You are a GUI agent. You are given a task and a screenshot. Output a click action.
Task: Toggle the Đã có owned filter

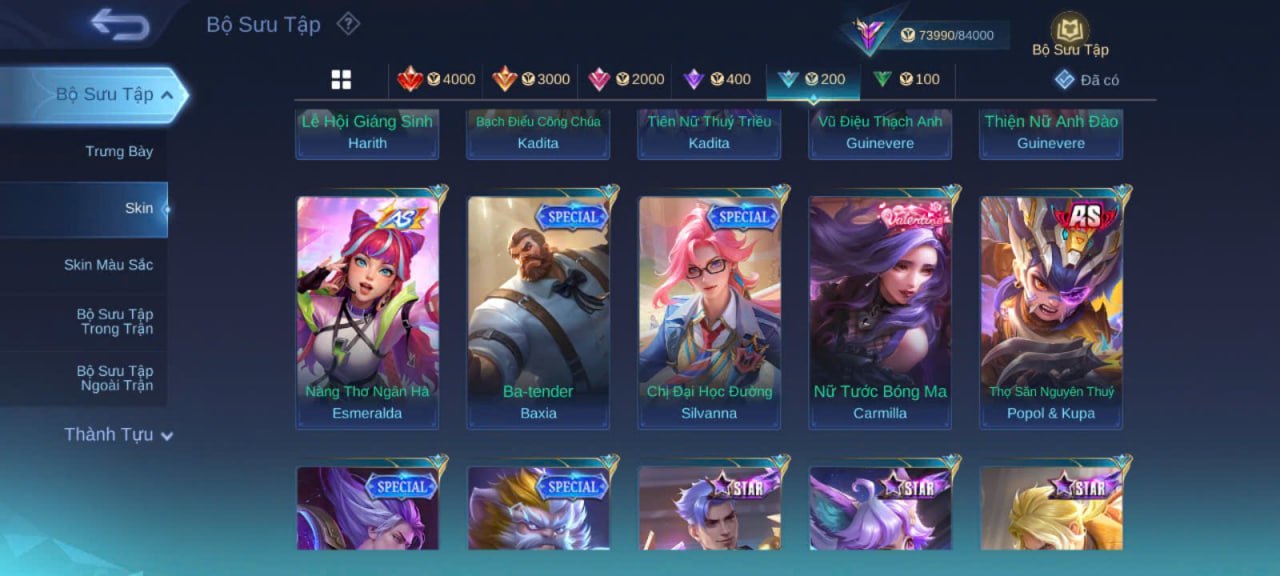[x=1086, y=80]
